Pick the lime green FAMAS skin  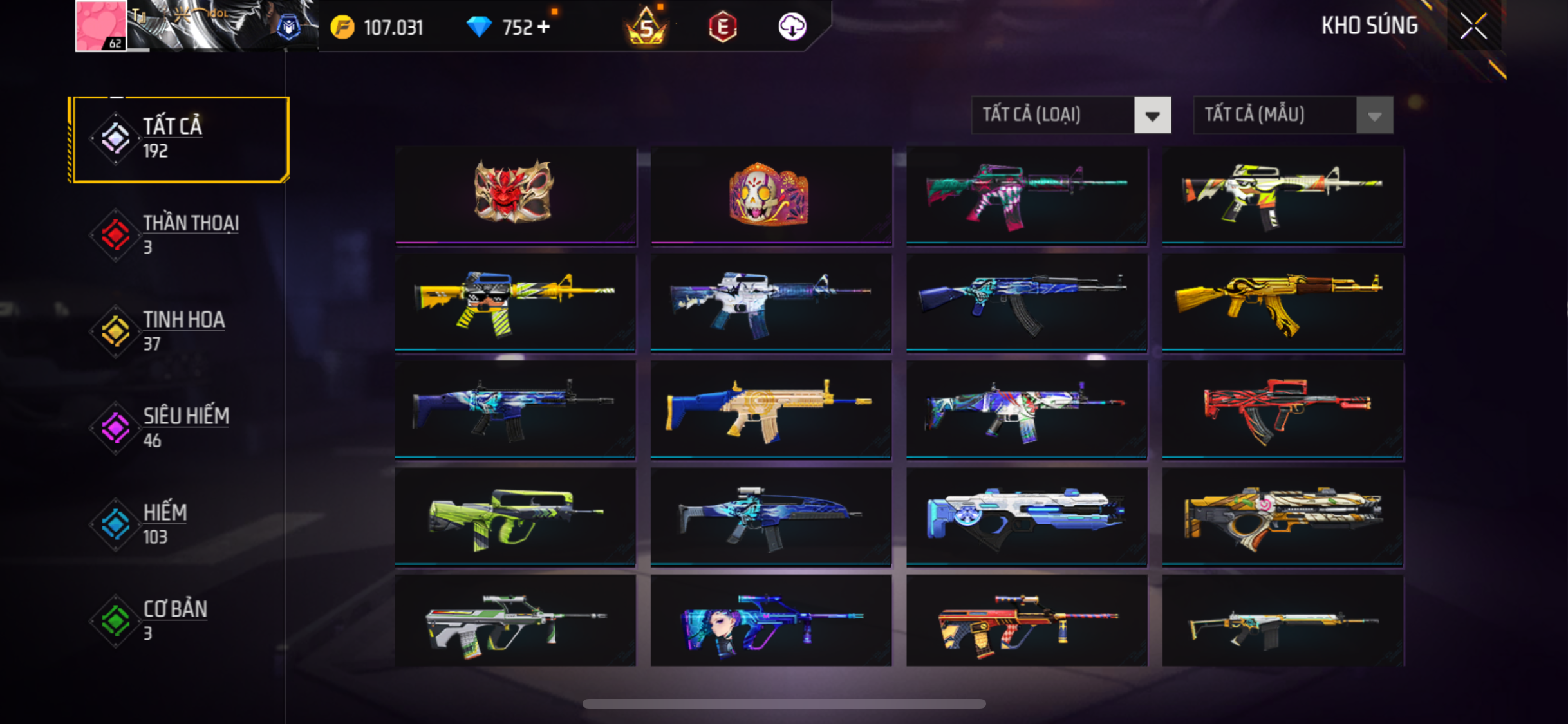tap(514, 517)
